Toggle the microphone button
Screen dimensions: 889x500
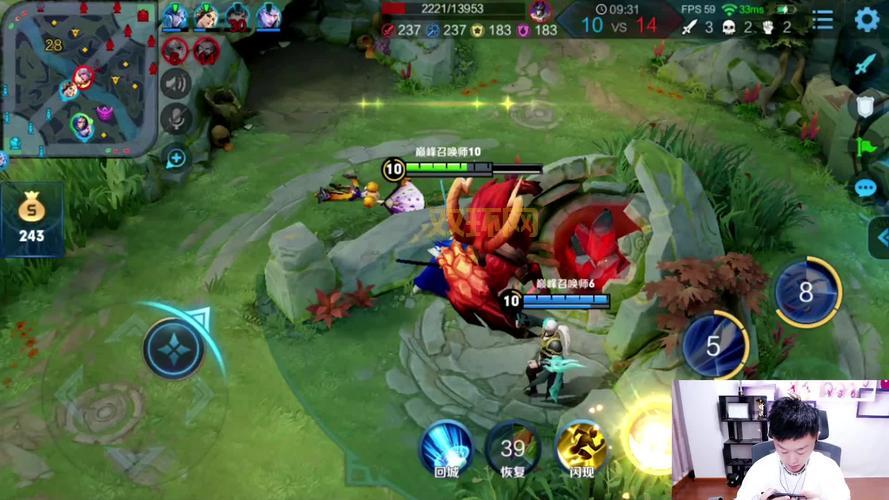point(176,118)
